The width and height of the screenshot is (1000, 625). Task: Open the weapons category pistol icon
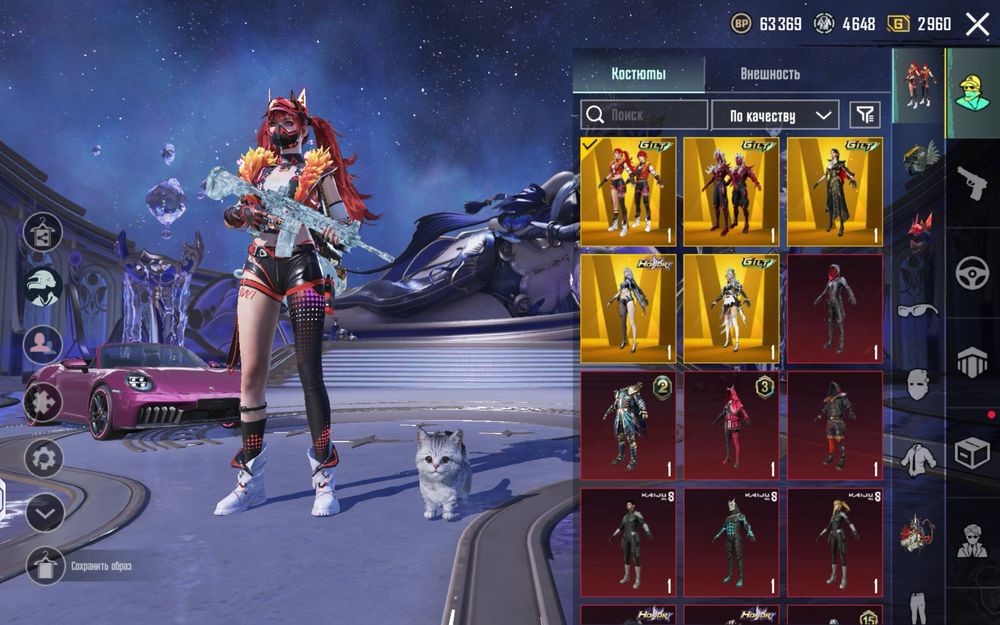coord(971,183)
